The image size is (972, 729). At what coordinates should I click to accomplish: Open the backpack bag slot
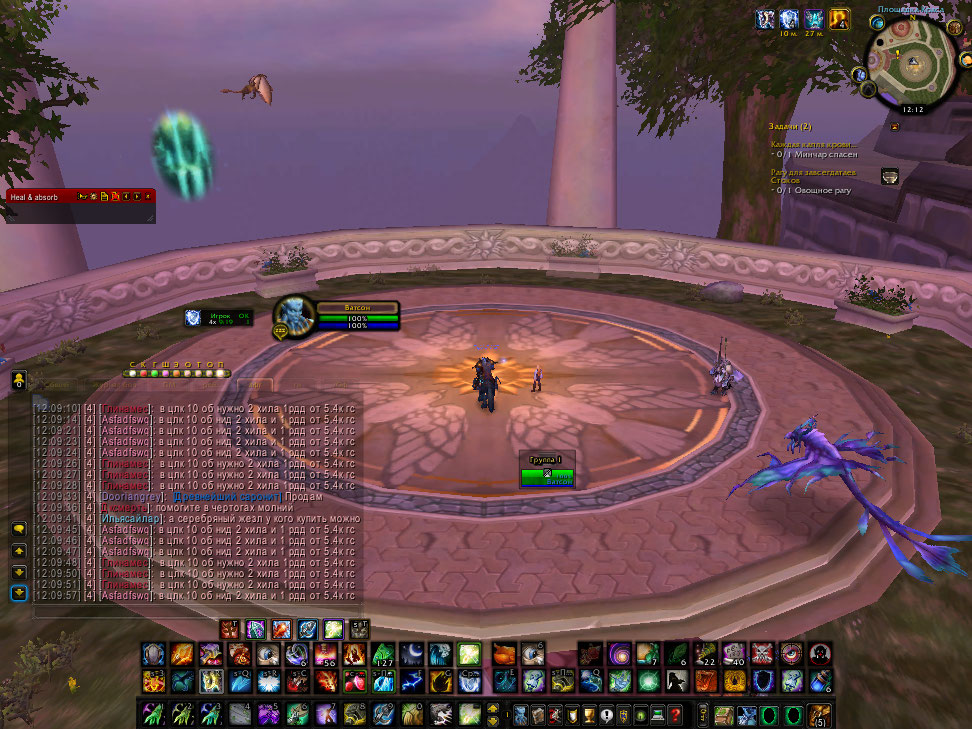coord(819,715)
